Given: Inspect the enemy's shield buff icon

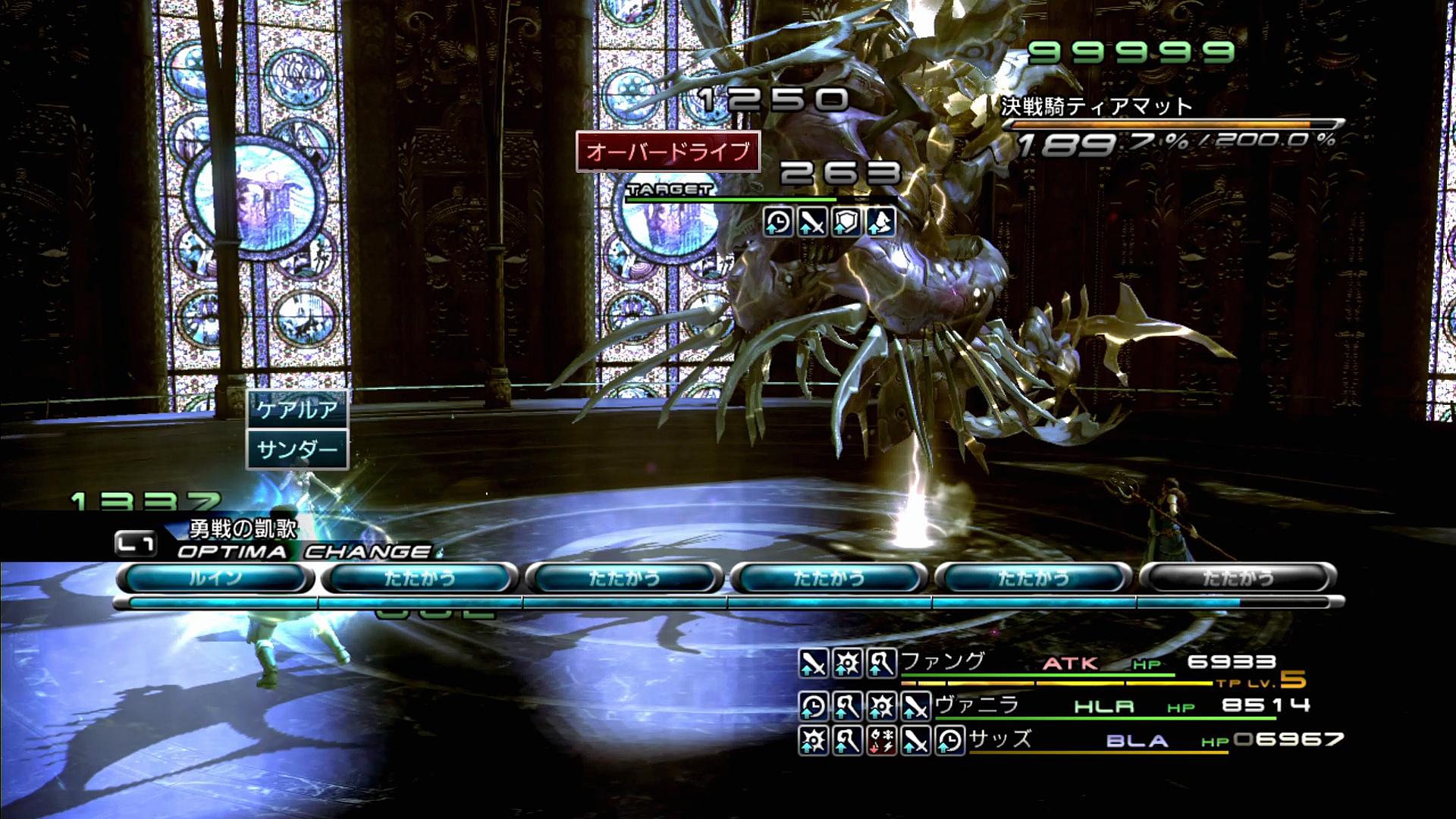Looking at the screenshot, I should pyautogui.click(x=846, y=222).
